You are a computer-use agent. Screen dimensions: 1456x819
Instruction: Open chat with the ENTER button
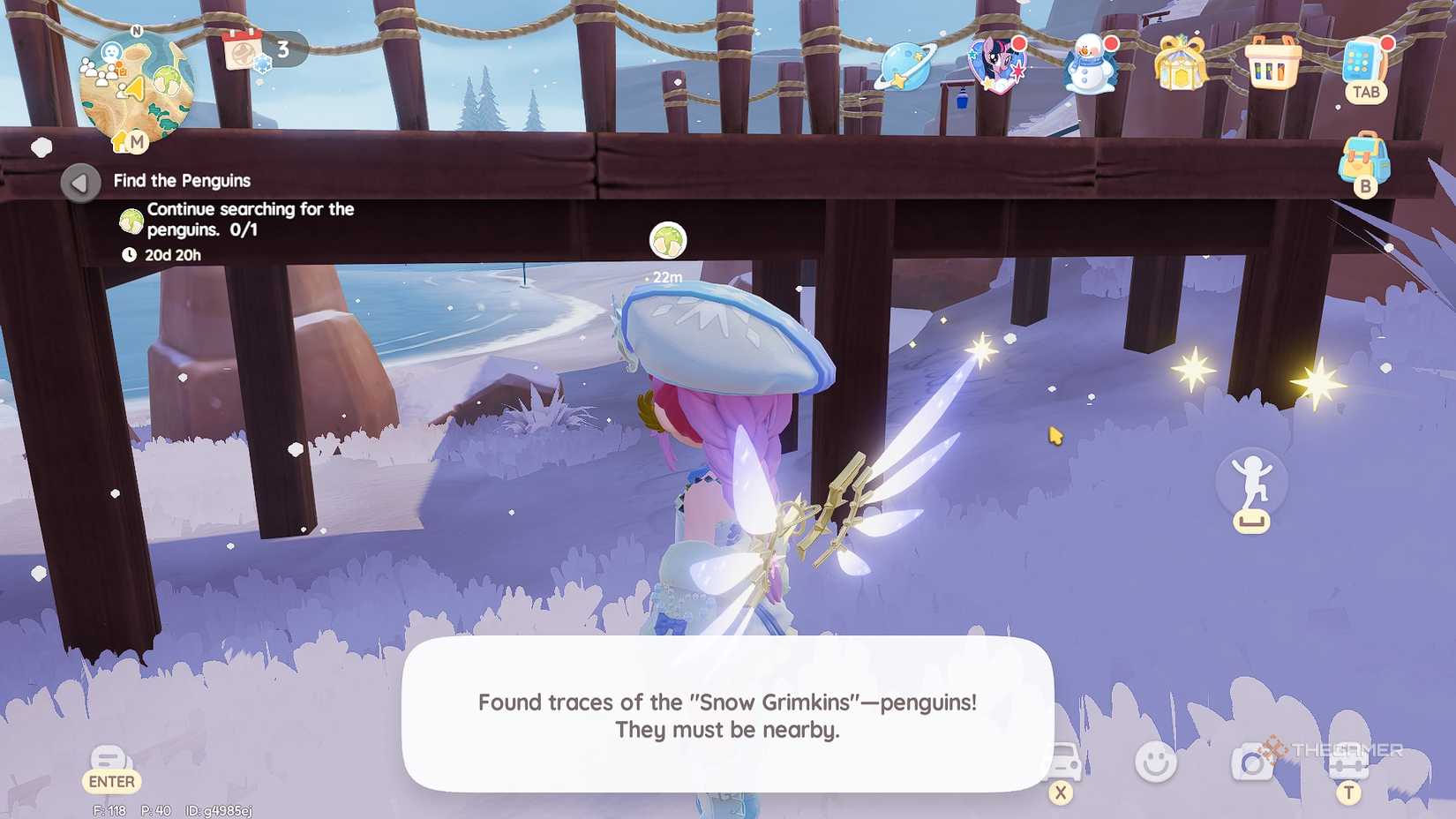click(109, 764)
